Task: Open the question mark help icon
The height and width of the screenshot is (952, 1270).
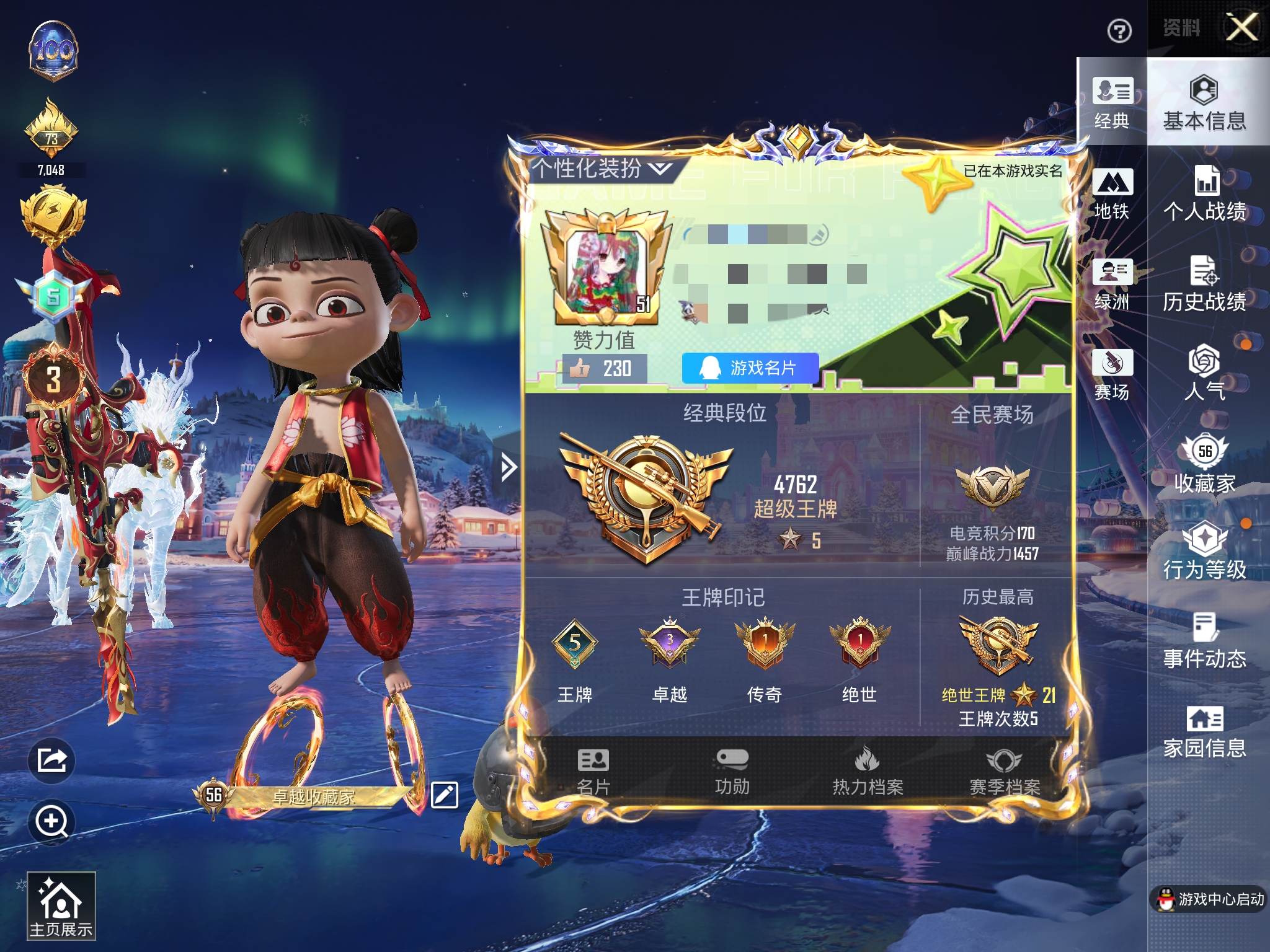Action: click(x=1119, y=31)
